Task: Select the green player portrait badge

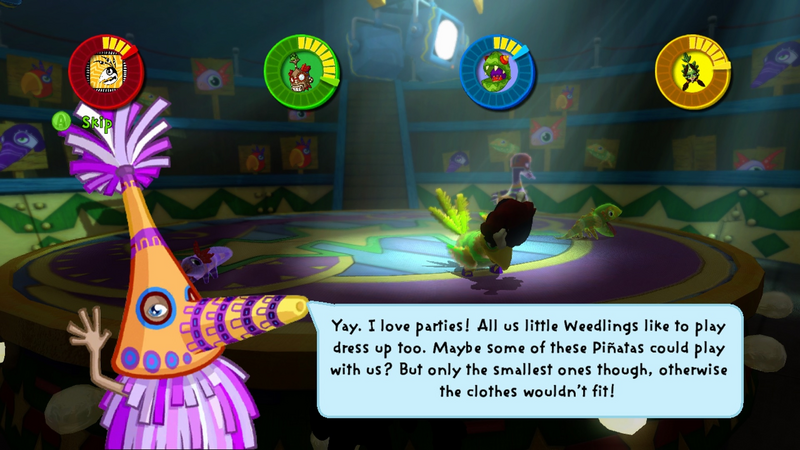Action: point(301,71)
